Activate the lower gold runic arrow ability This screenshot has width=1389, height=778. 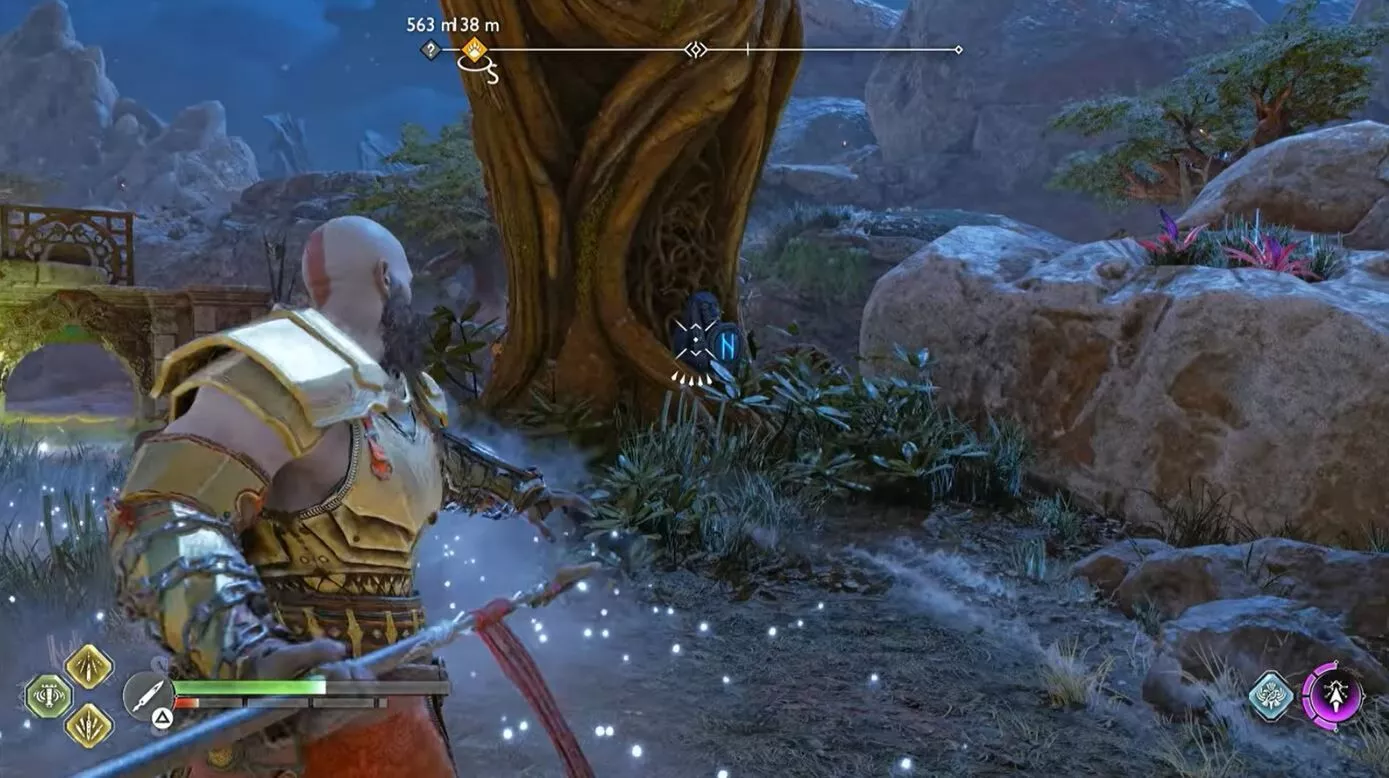(87, 726)
